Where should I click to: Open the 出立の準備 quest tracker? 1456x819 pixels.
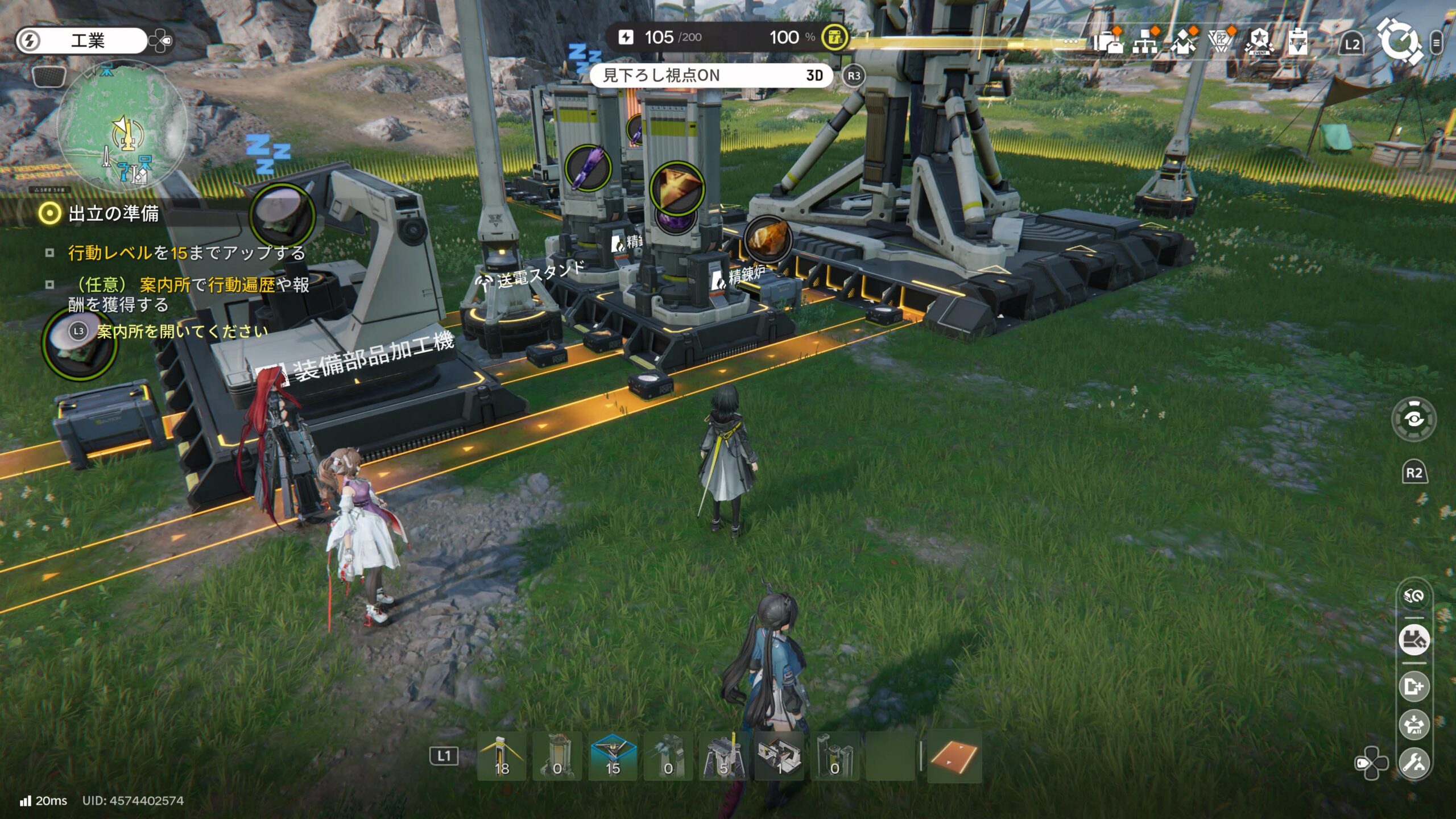point(113,214)
